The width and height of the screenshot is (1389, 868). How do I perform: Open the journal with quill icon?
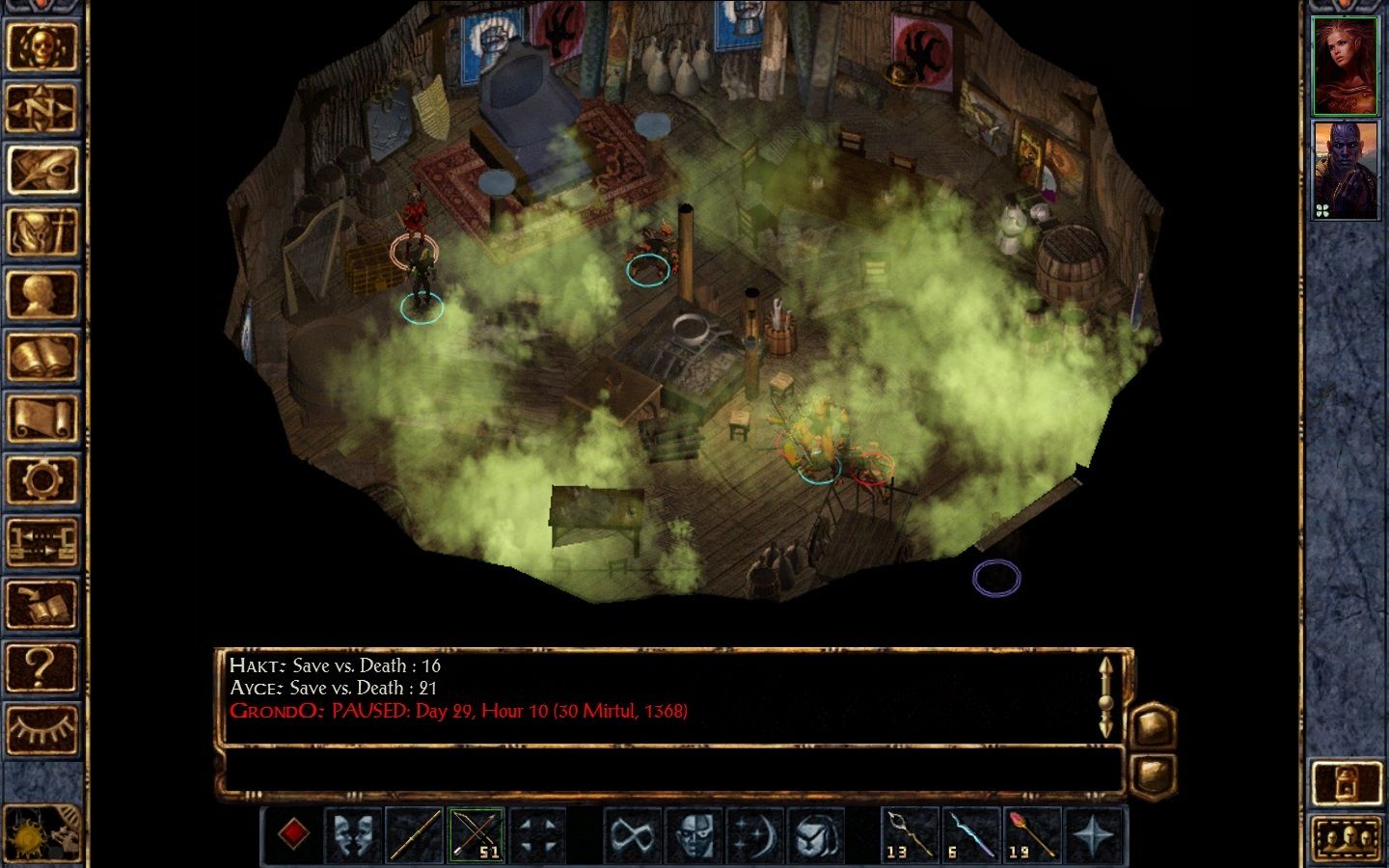click(x=41, y=171)
